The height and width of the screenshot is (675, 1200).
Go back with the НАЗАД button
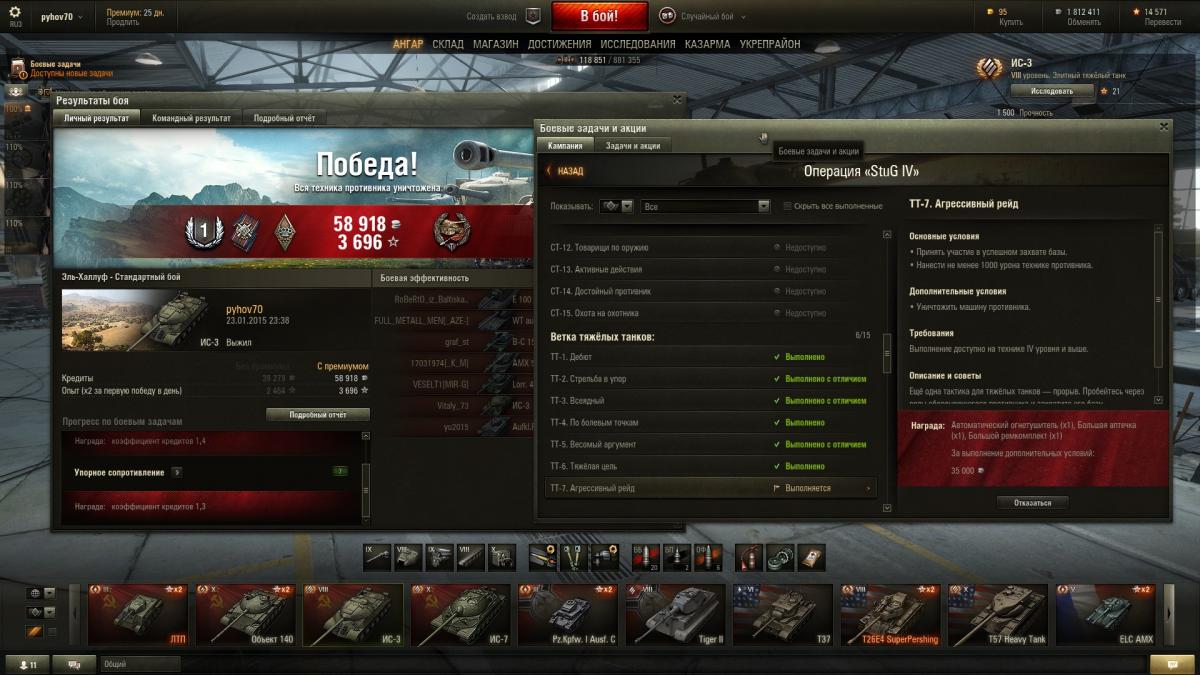click(565, 171)
